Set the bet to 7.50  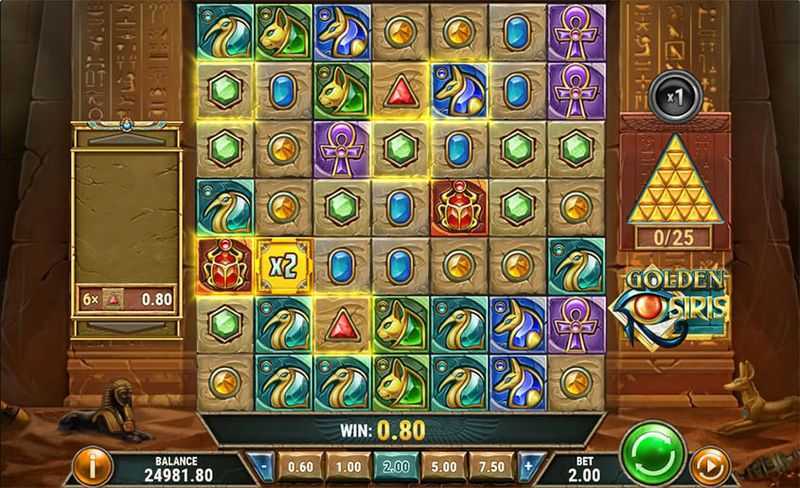(492, 466)
